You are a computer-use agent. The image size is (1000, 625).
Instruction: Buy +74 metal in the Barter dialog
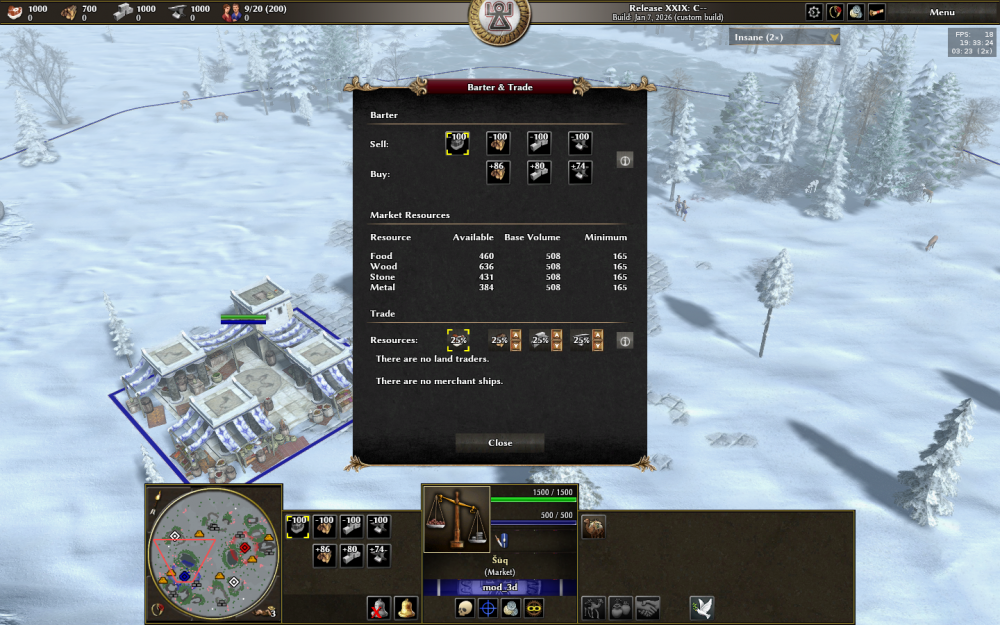[x=580, y=173]
